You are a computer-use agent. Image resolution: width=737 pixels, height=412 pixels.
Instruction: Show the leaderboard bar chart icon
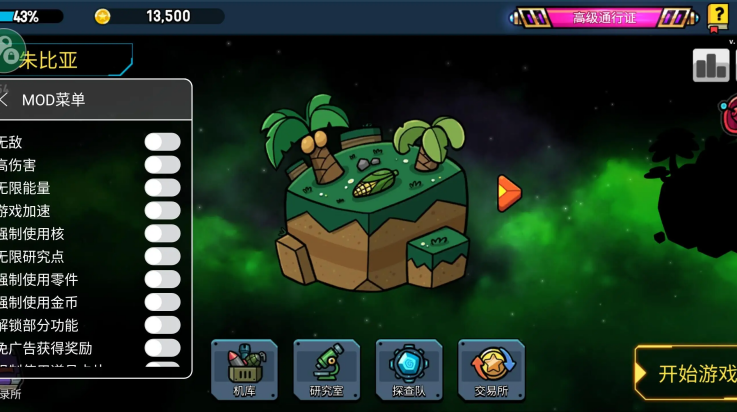click(711, 66)
